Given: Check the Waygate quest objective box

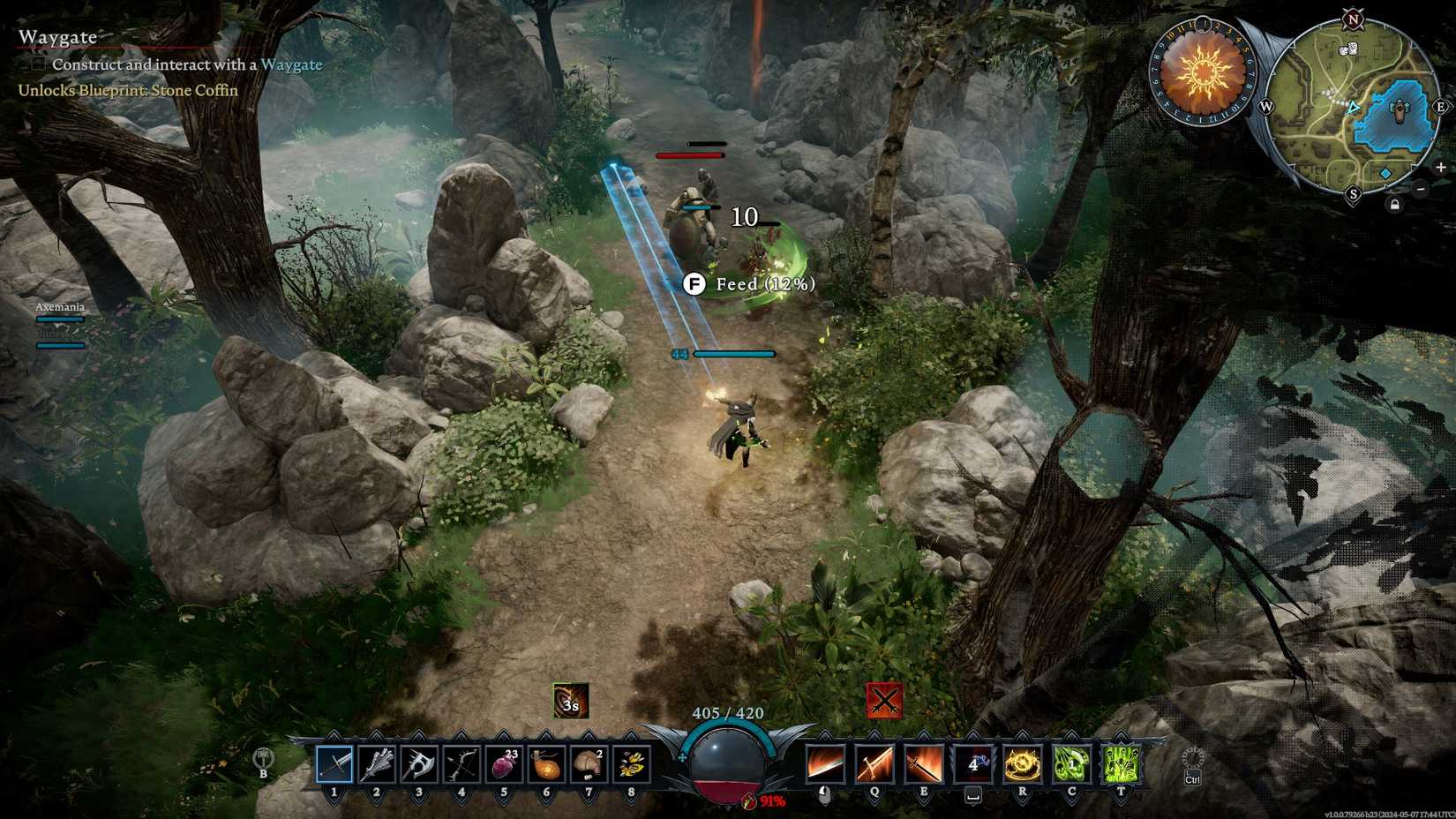Looking at the screenshot, I should click(x=37, y=64).
